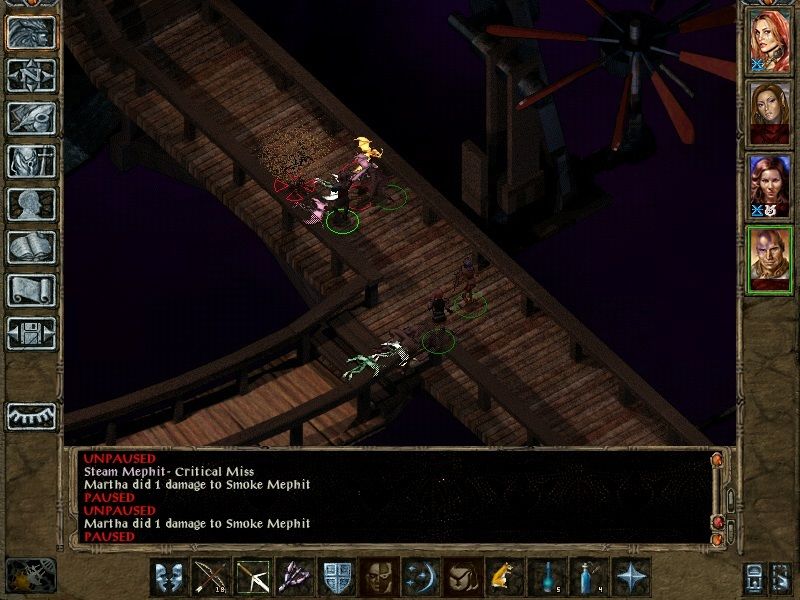Image resolution: width=800 pixels, height=600 pixels.
Task: Activate the shield guard action
Action: click(335, 578)
